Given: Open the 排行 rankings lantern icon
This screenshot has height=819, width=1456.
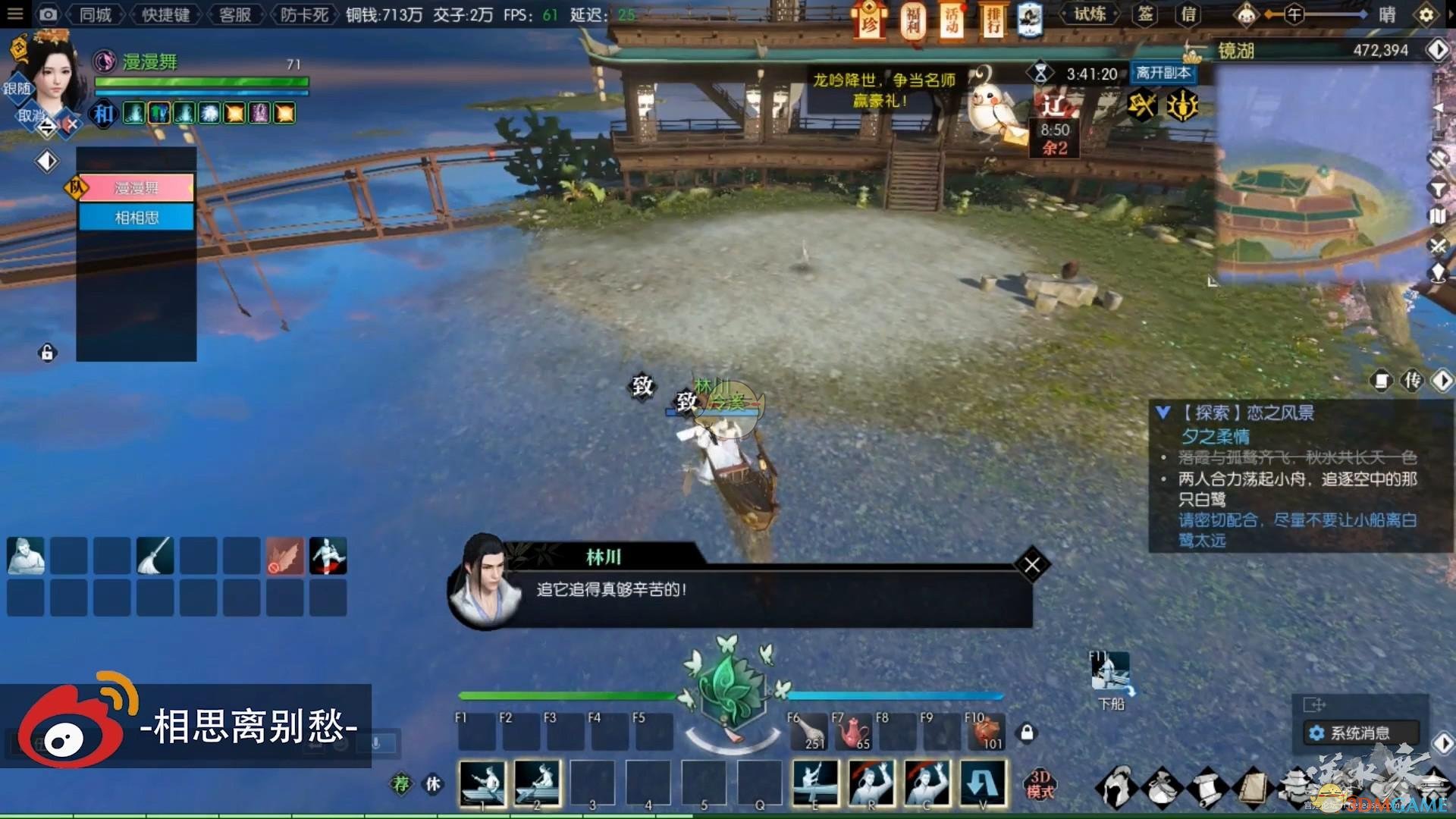Looking at the screenshot, I should point(993,20).
